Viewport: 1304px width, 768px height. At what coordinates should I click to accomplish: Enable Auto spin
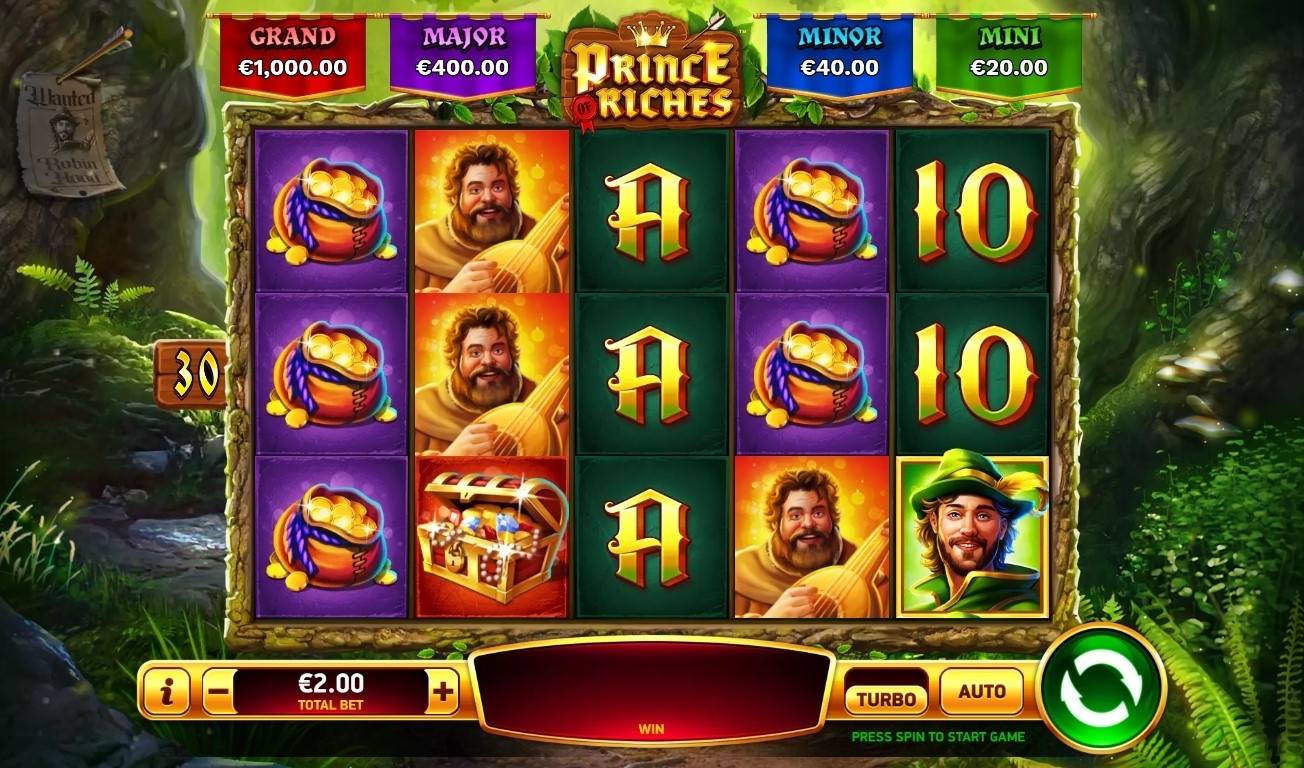(981, 690)
